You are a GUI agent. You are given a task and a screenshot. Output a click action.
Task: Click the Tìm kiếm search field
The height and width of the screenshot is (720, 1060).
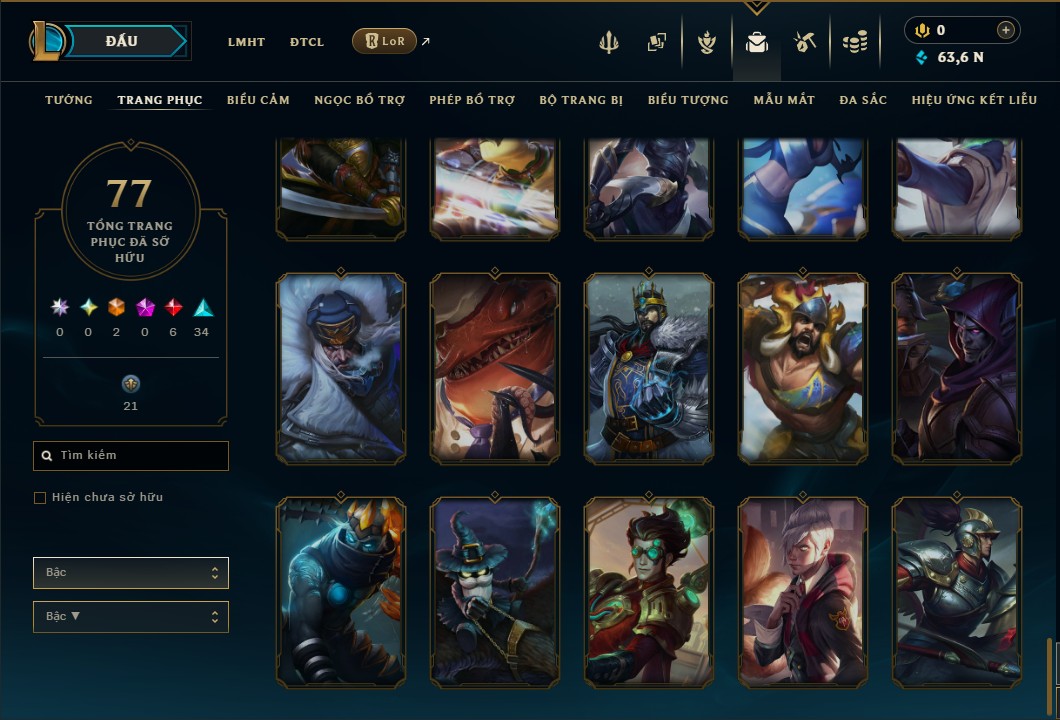click(131, 456)
